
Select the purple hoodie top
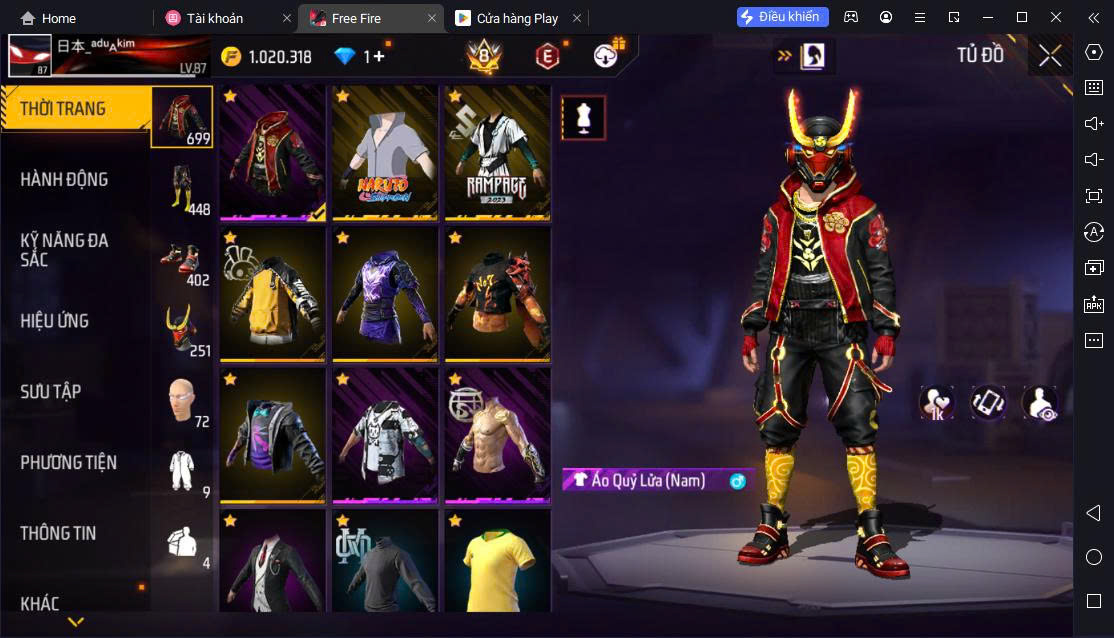[x=385, y=294]
